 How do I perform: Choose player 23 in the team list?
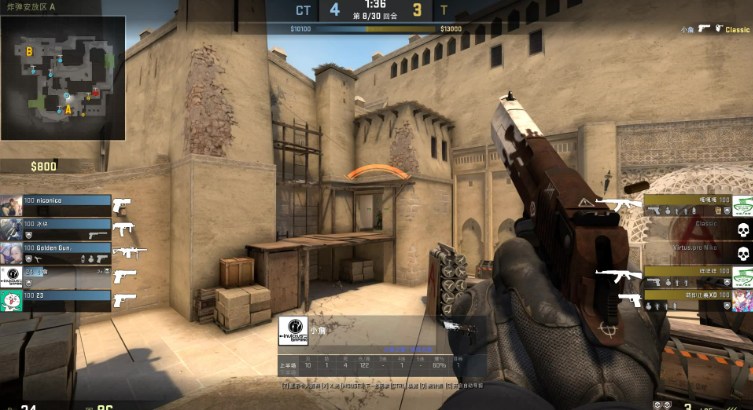tap(56, 295)
